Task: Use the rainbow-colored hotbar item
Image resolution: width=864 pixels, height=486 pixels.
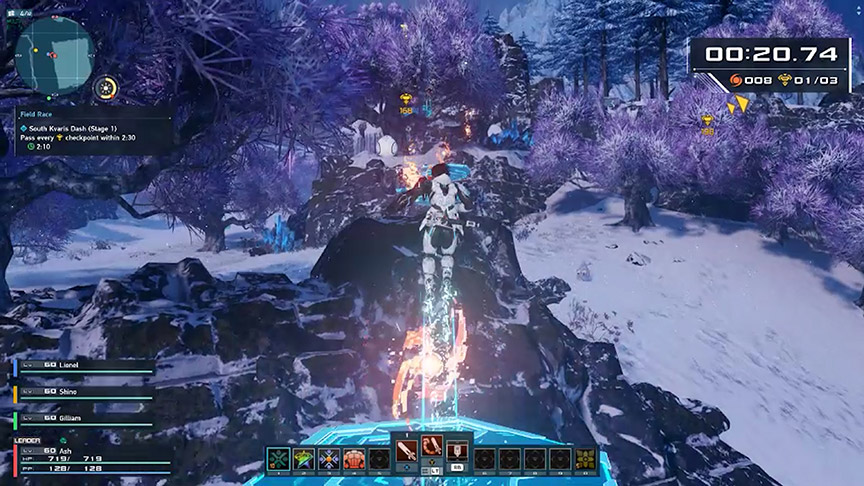Action: 304,459
